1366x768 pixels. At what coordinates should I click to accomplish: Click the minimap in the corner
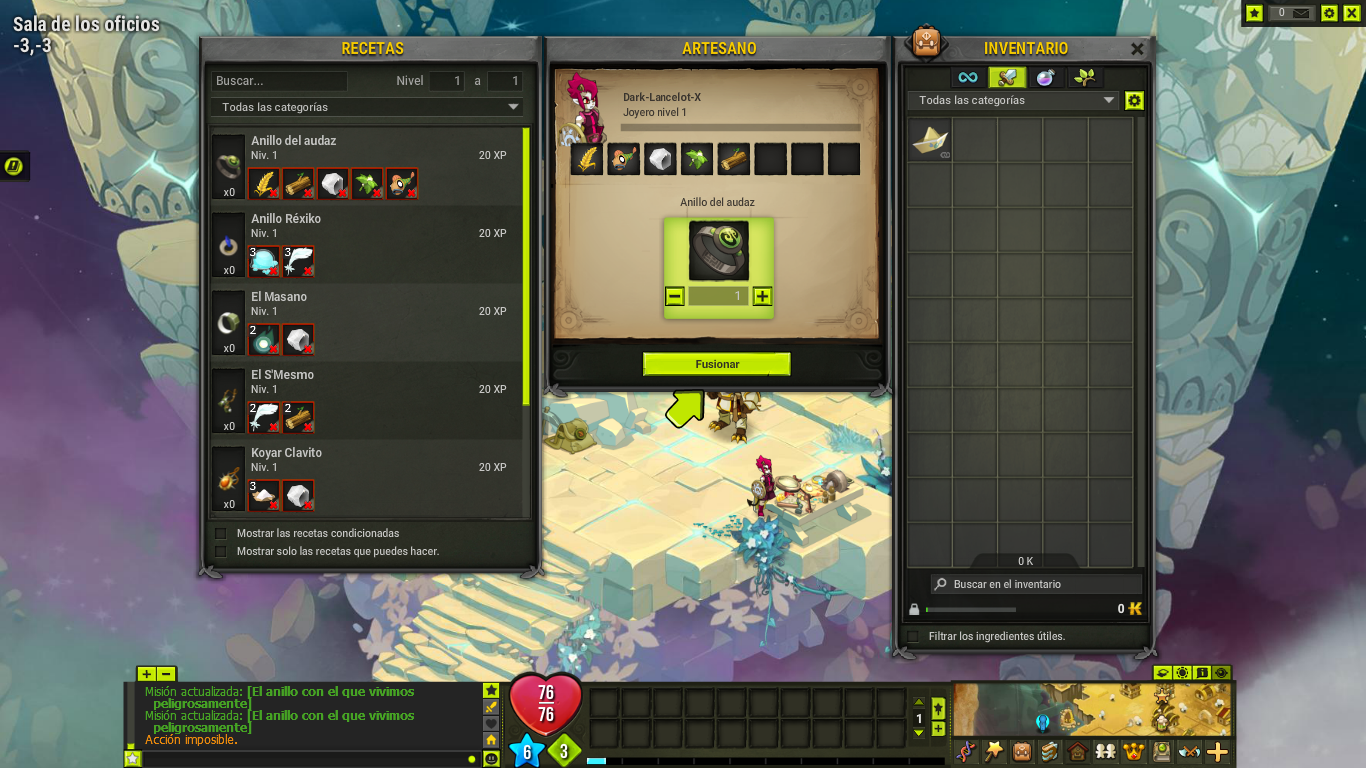[1090, 708]
